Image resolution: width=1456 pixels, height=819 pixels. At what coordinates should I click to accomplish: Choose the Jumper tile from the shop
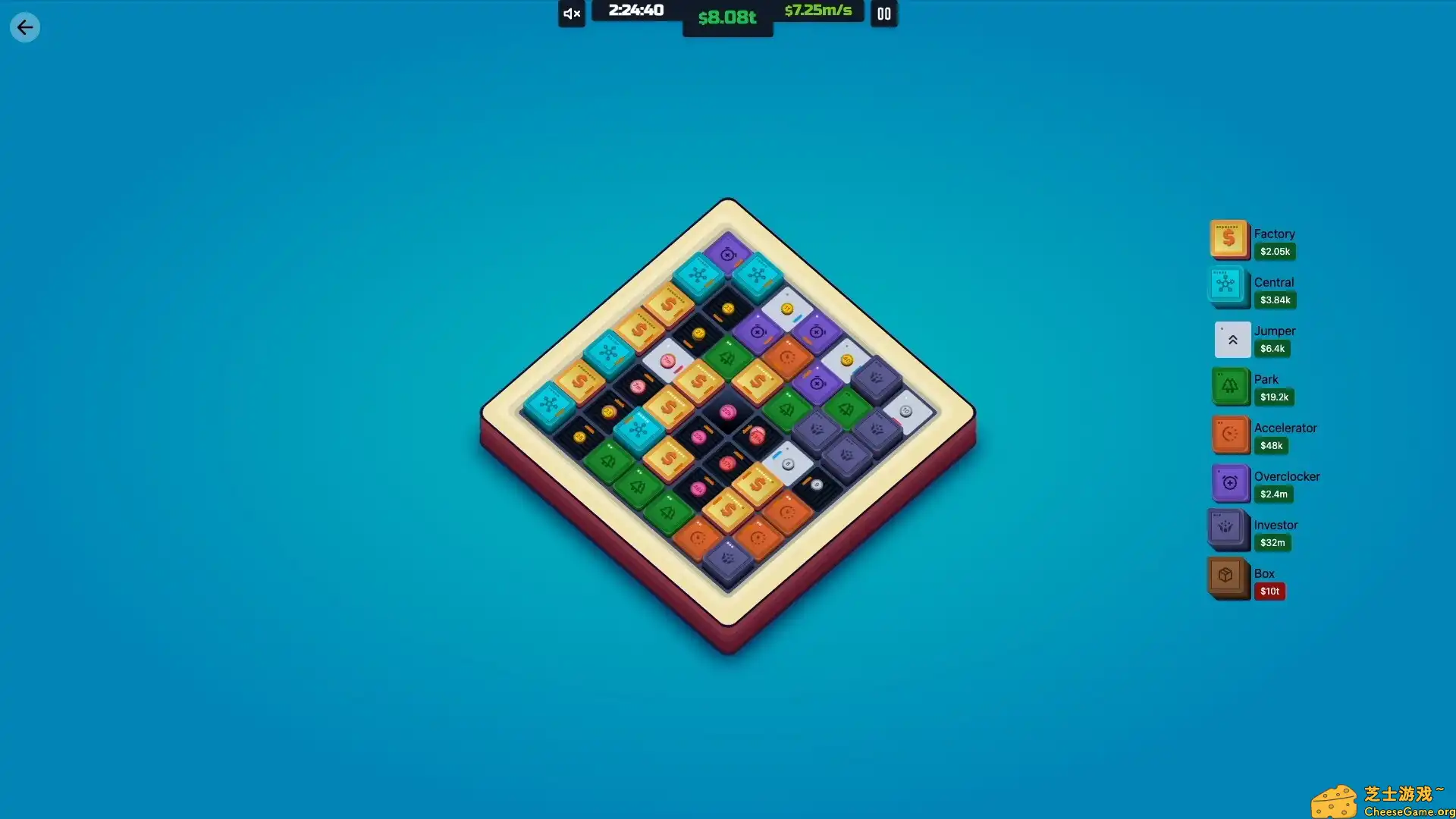[x=1232, y=339]
